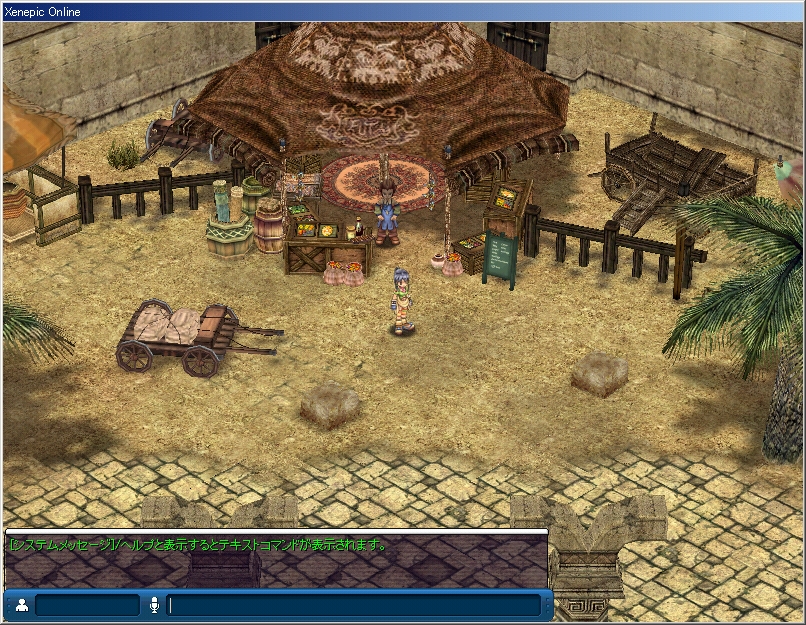This screenshot has width=806, height=625.
Task: Select the whisper recipient name field
Action: pyautogui.click(x=87, y=605)
